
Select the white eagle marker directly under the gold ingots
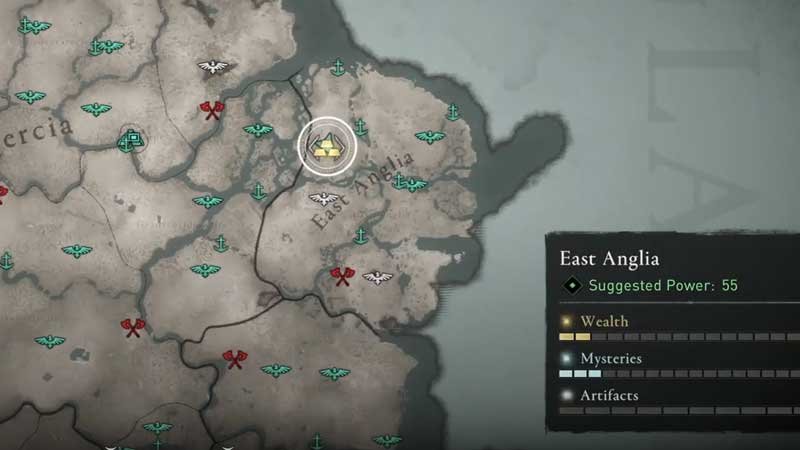322,197
